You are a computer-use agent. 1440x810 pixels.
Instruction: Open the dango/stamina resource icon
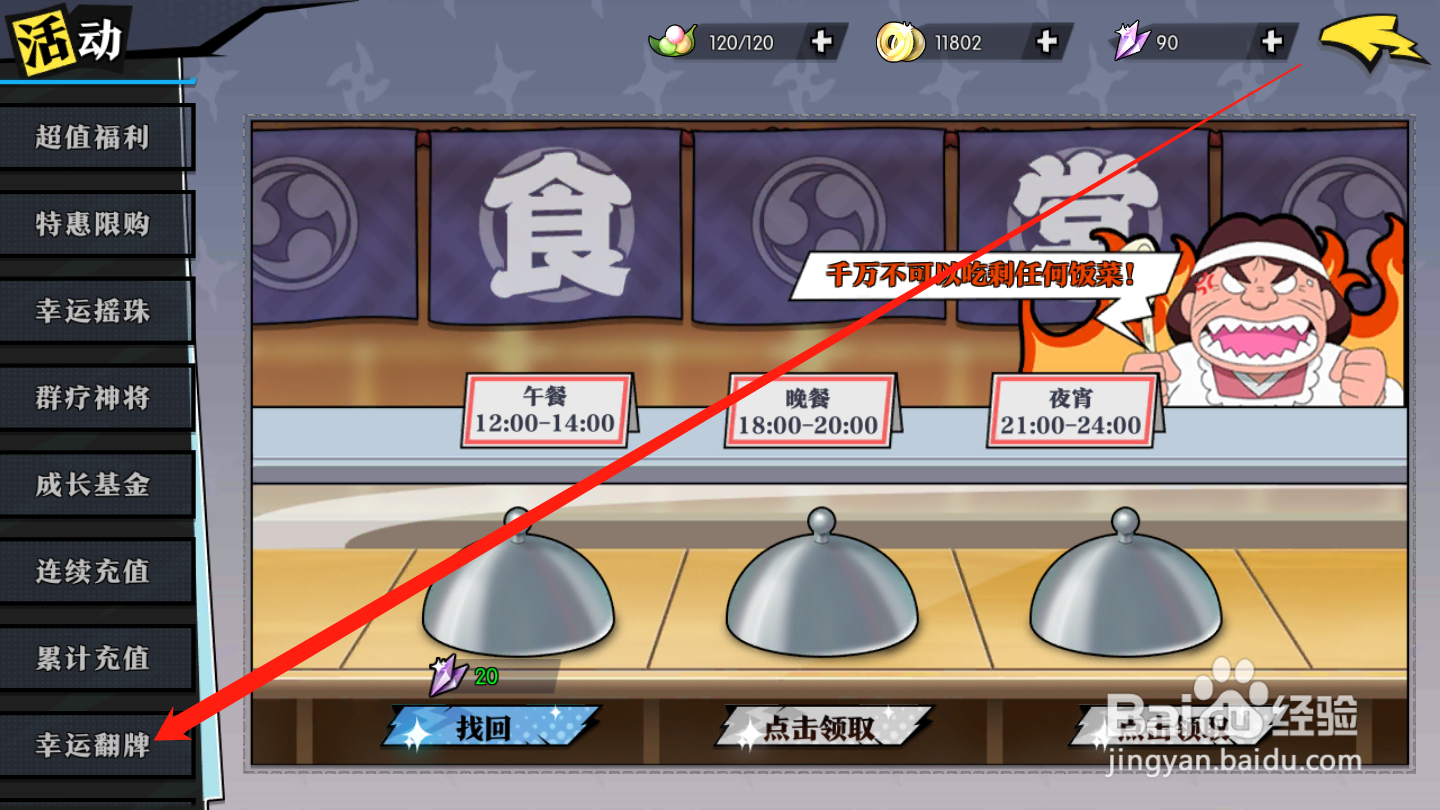point(671,42)
